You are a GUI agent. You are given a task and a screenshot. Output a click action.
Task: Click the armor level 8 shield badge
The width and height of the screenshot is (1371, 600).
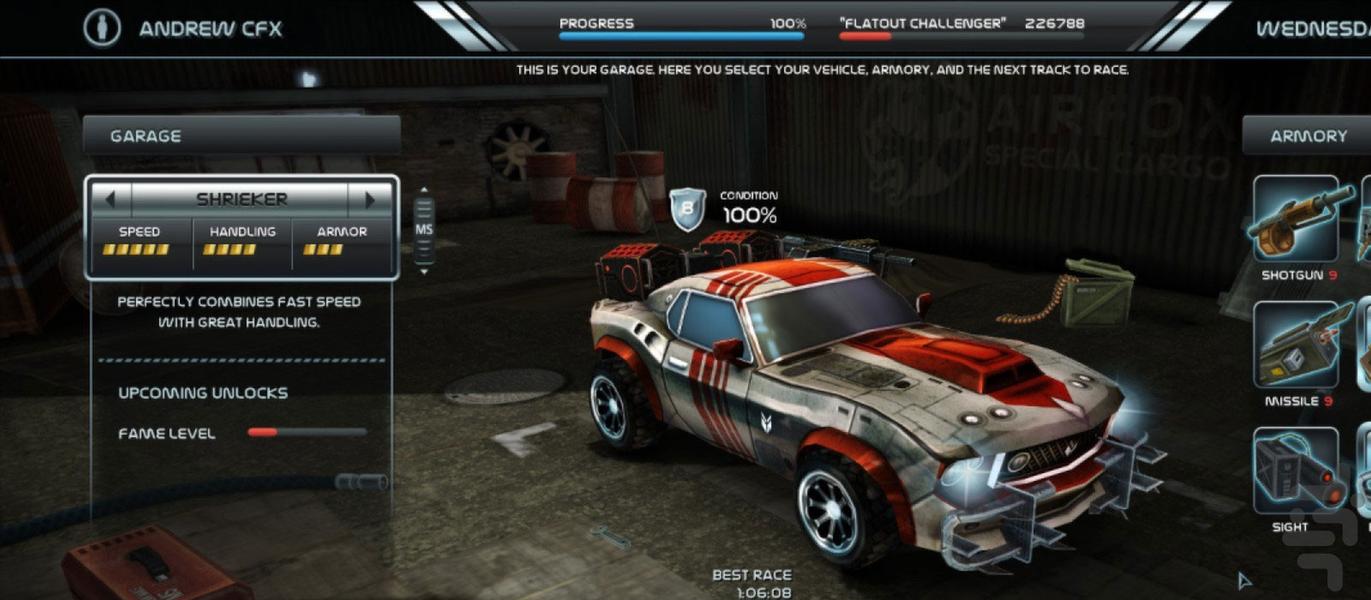[x=687, y=211]
